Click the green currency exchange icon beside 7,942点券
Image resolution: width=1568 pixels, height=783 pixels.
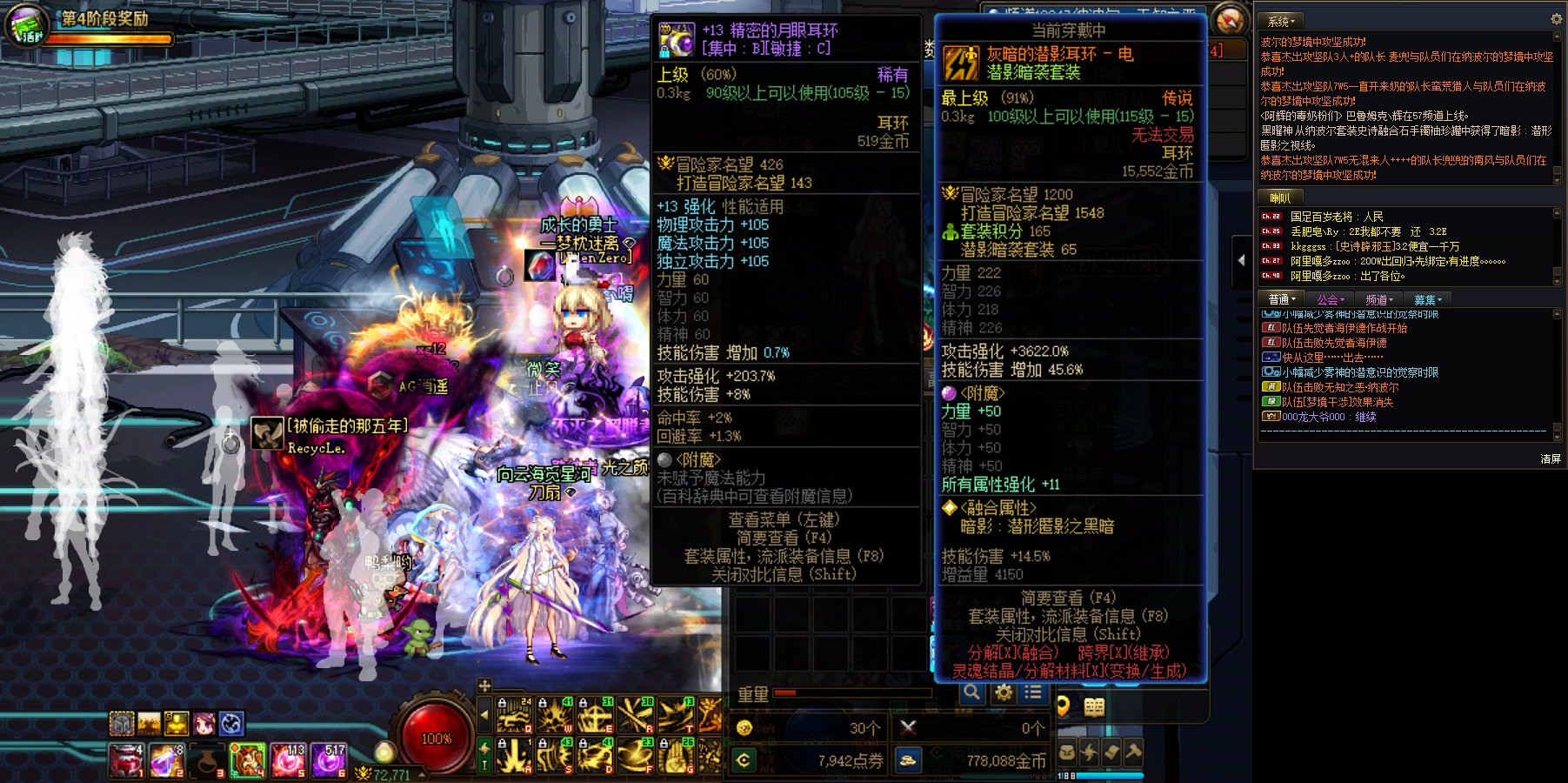746,760
